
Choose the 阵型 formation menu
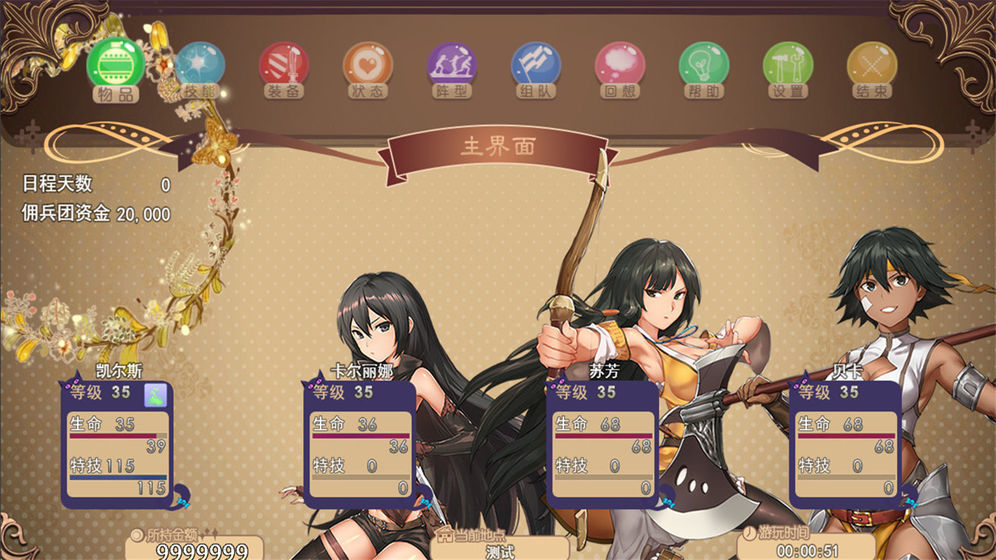click(x=452, y=66)
